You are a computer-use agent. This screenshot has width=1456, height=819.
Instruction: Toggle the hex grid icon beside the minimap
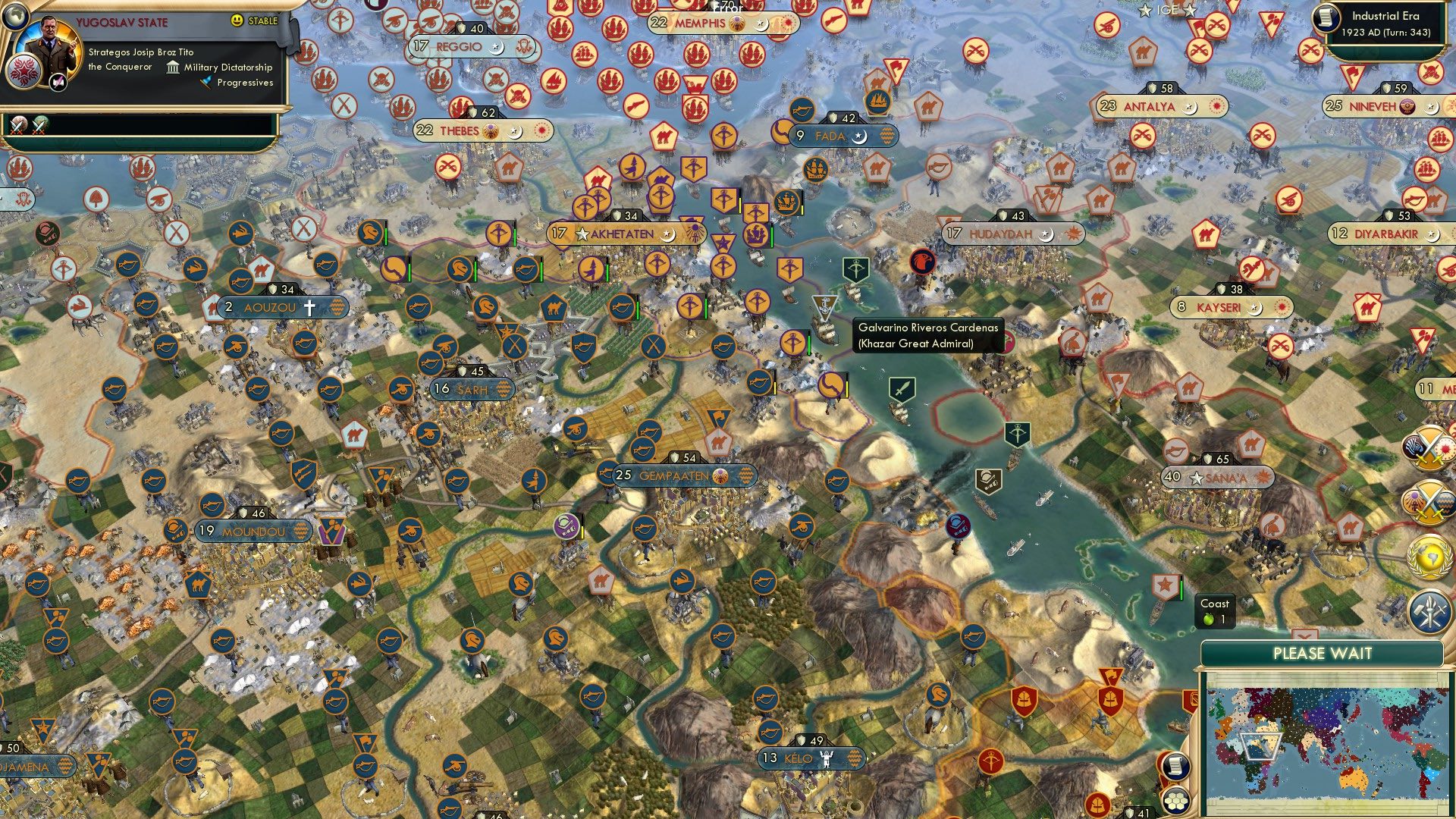[1175, 801]
